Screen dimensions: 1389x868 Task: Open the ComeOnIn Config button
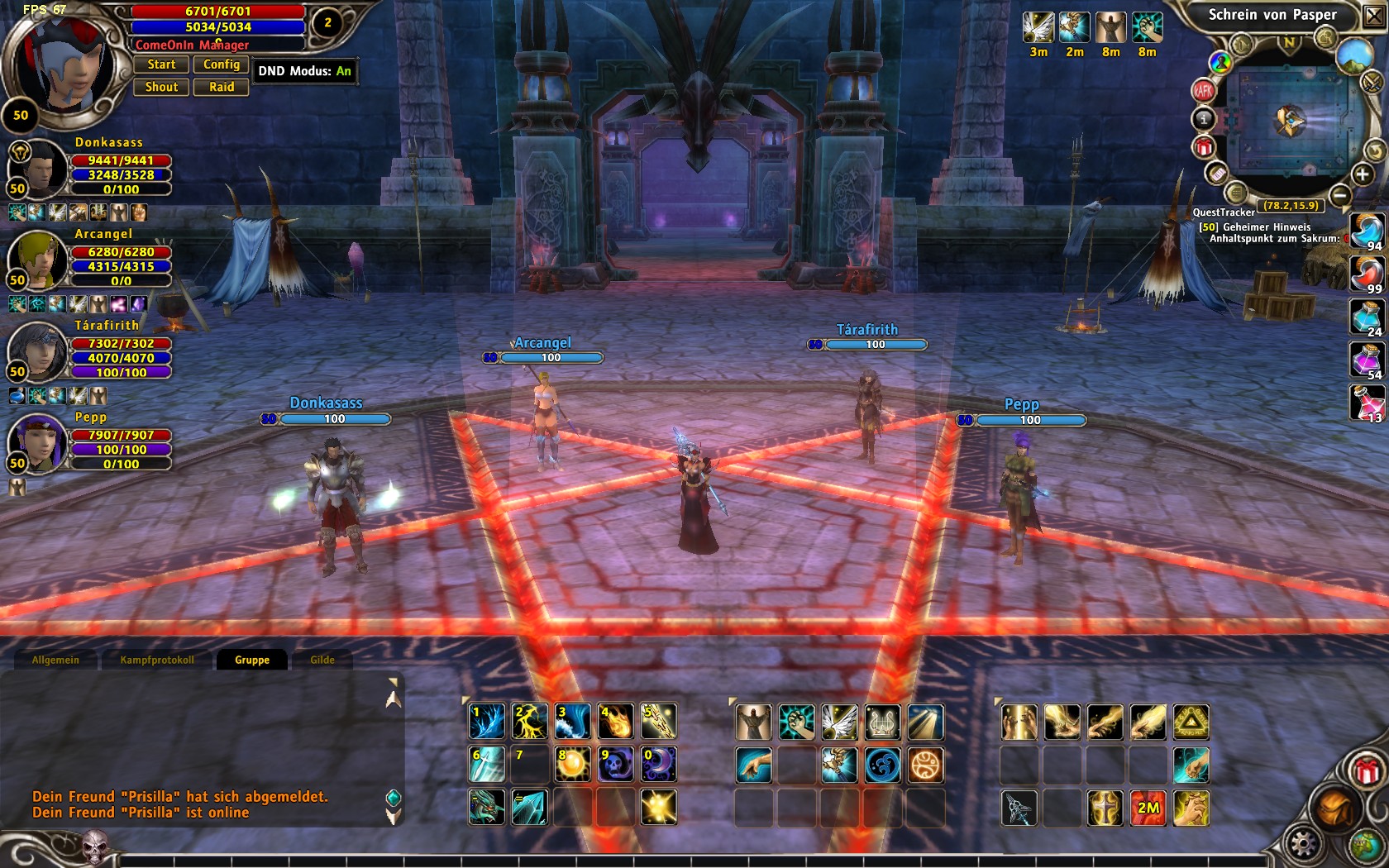point(221,64)
